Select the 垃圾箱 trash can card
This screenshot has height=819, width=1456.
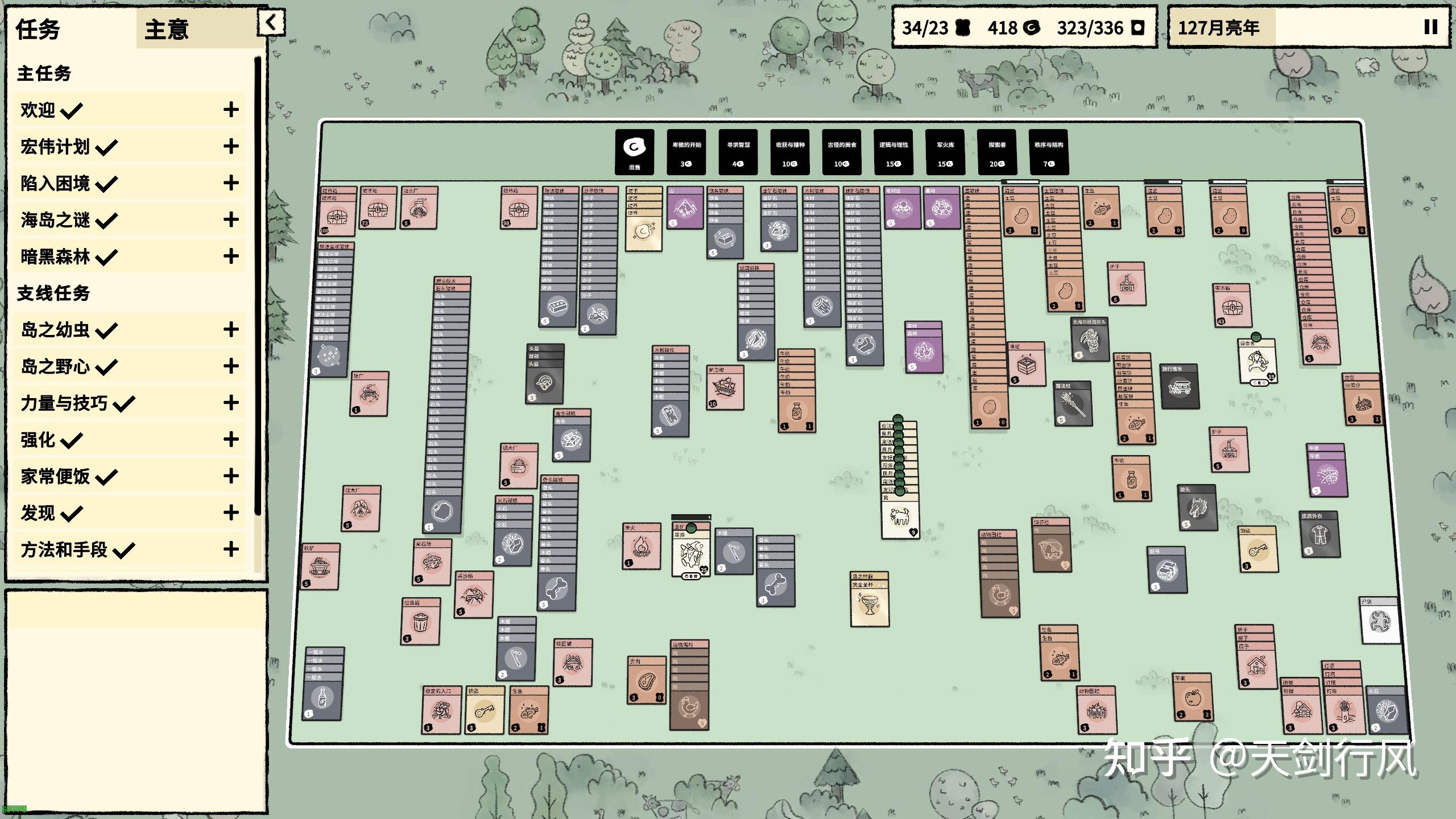click(x=420, y=622)
